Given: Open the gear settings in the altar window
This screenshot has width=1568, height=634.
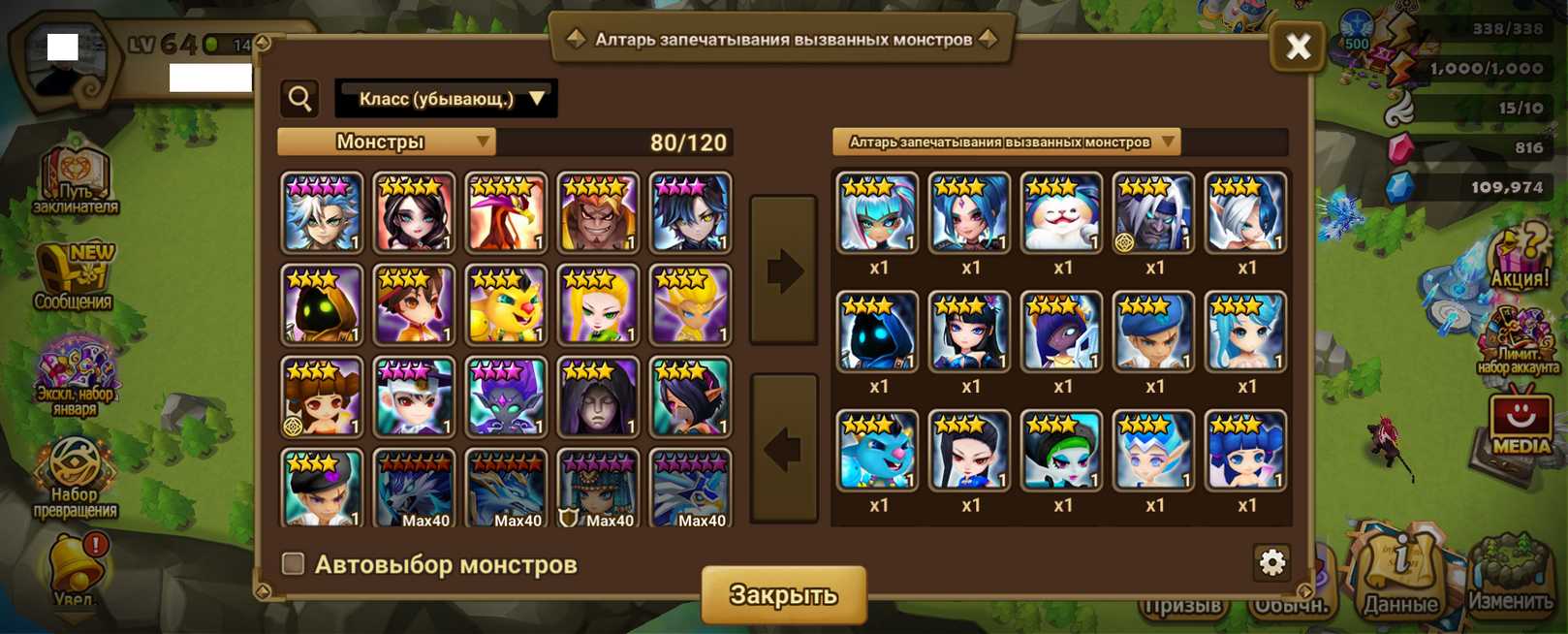Looking at the screenshot, I should point(1271,561).
